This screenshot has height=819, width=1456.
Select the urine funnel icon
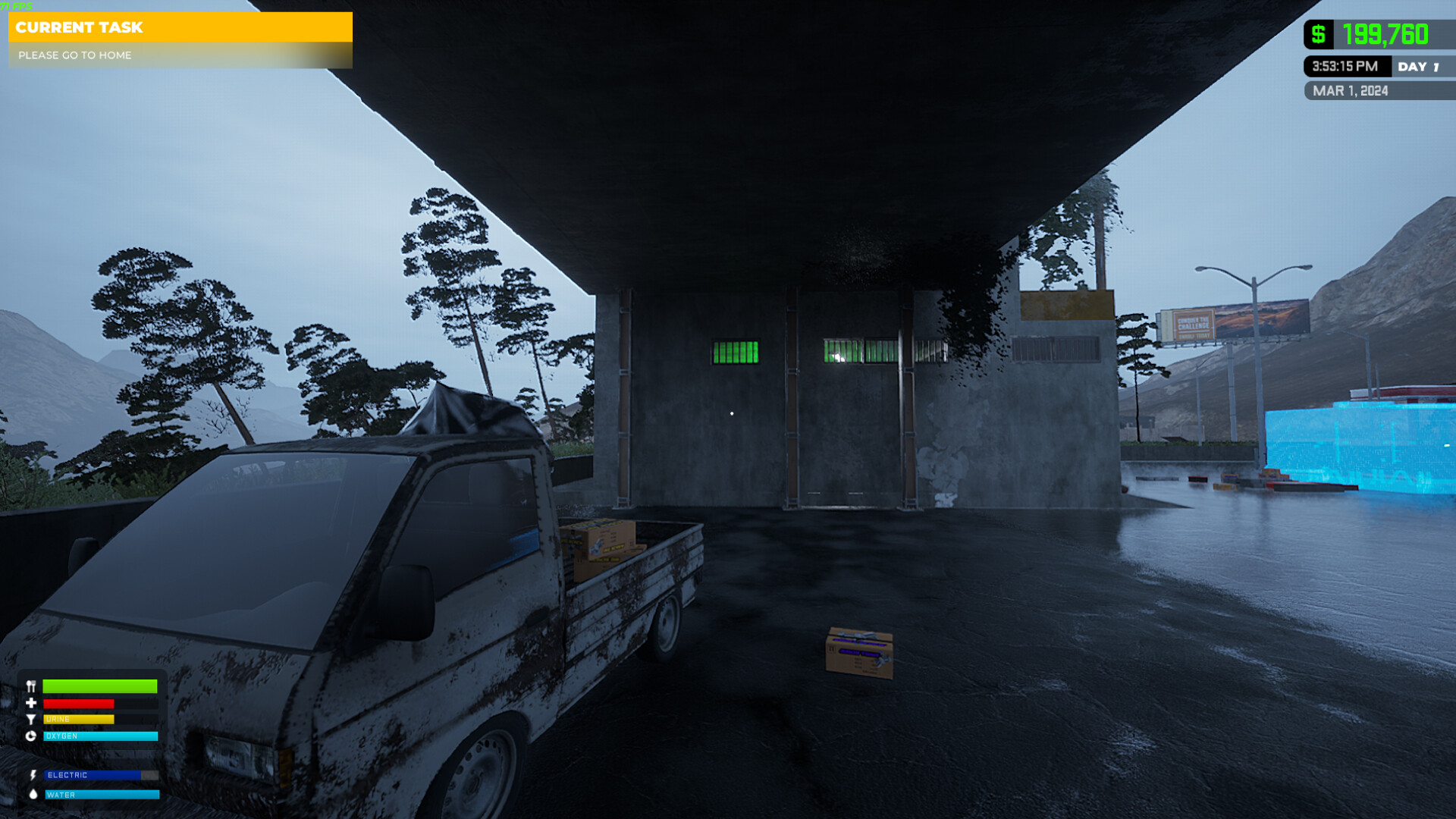pos(30,719)
